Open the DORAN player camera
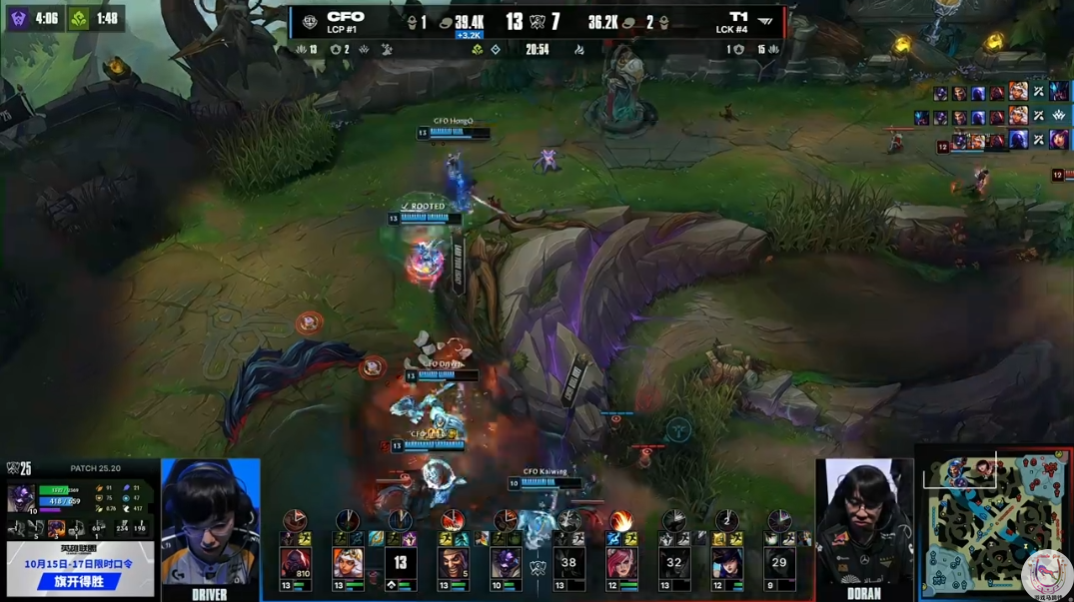1074x602 pixels. (x=864, y=525)
